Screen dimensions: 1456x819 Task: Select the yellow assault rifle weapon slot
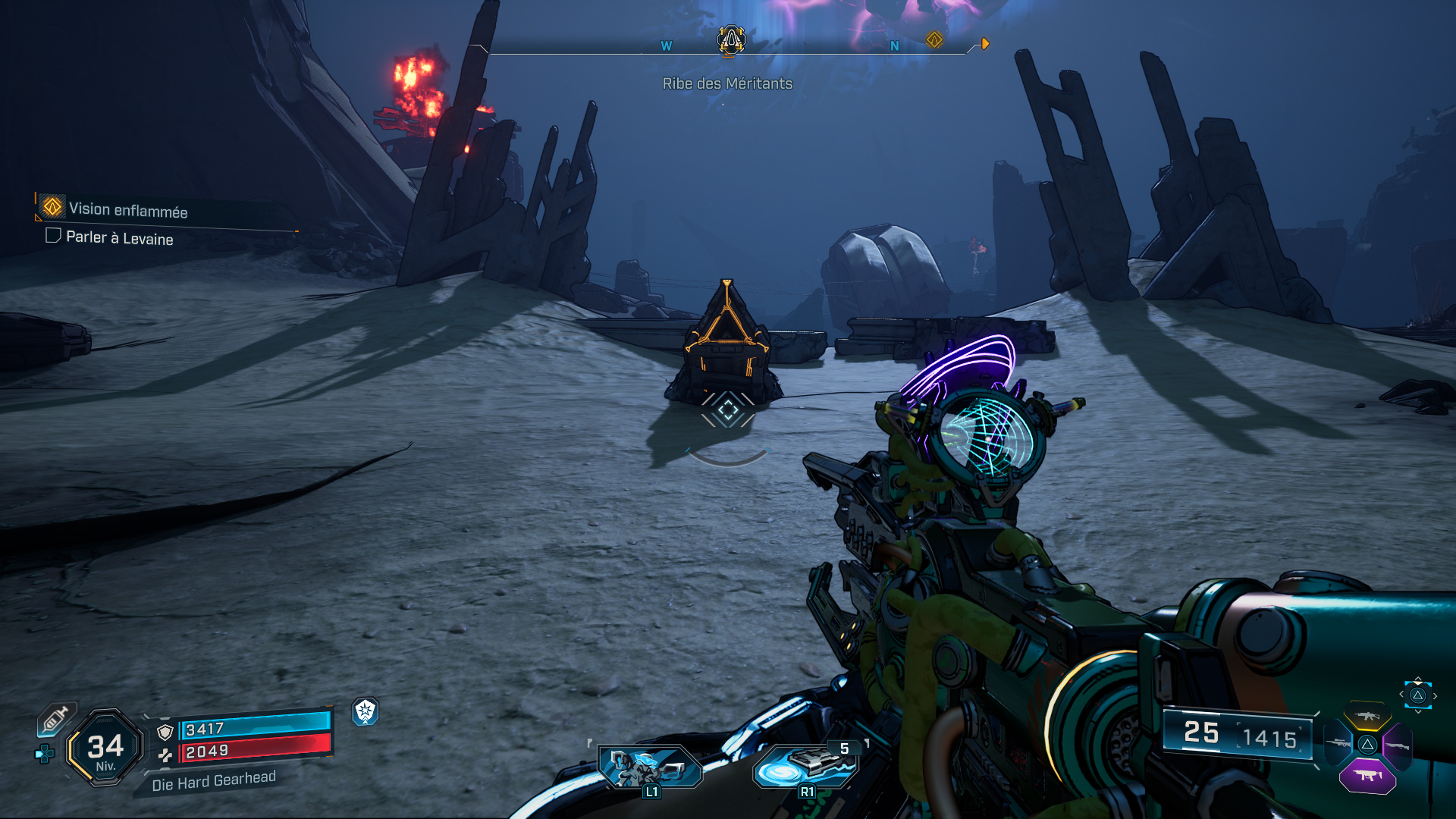point(1367,715)
